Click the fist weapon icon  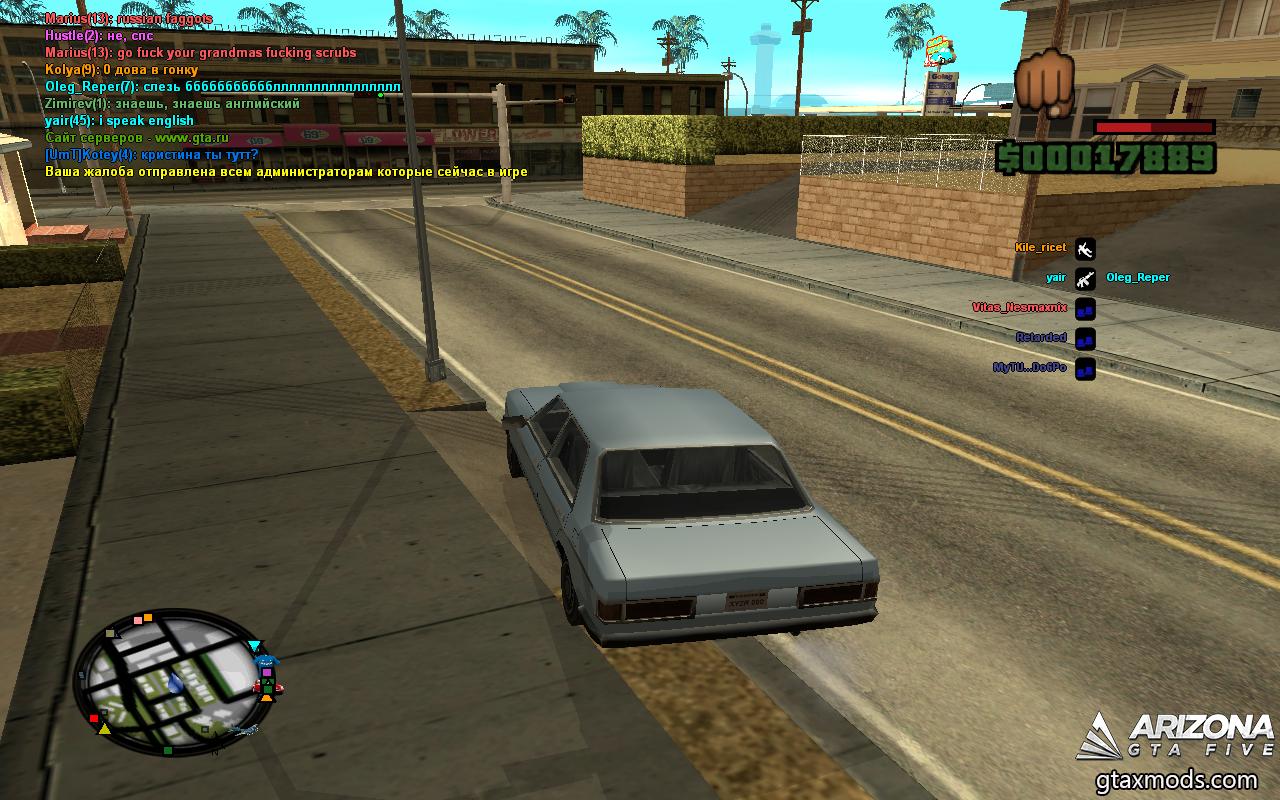[x=1045, y=81]
